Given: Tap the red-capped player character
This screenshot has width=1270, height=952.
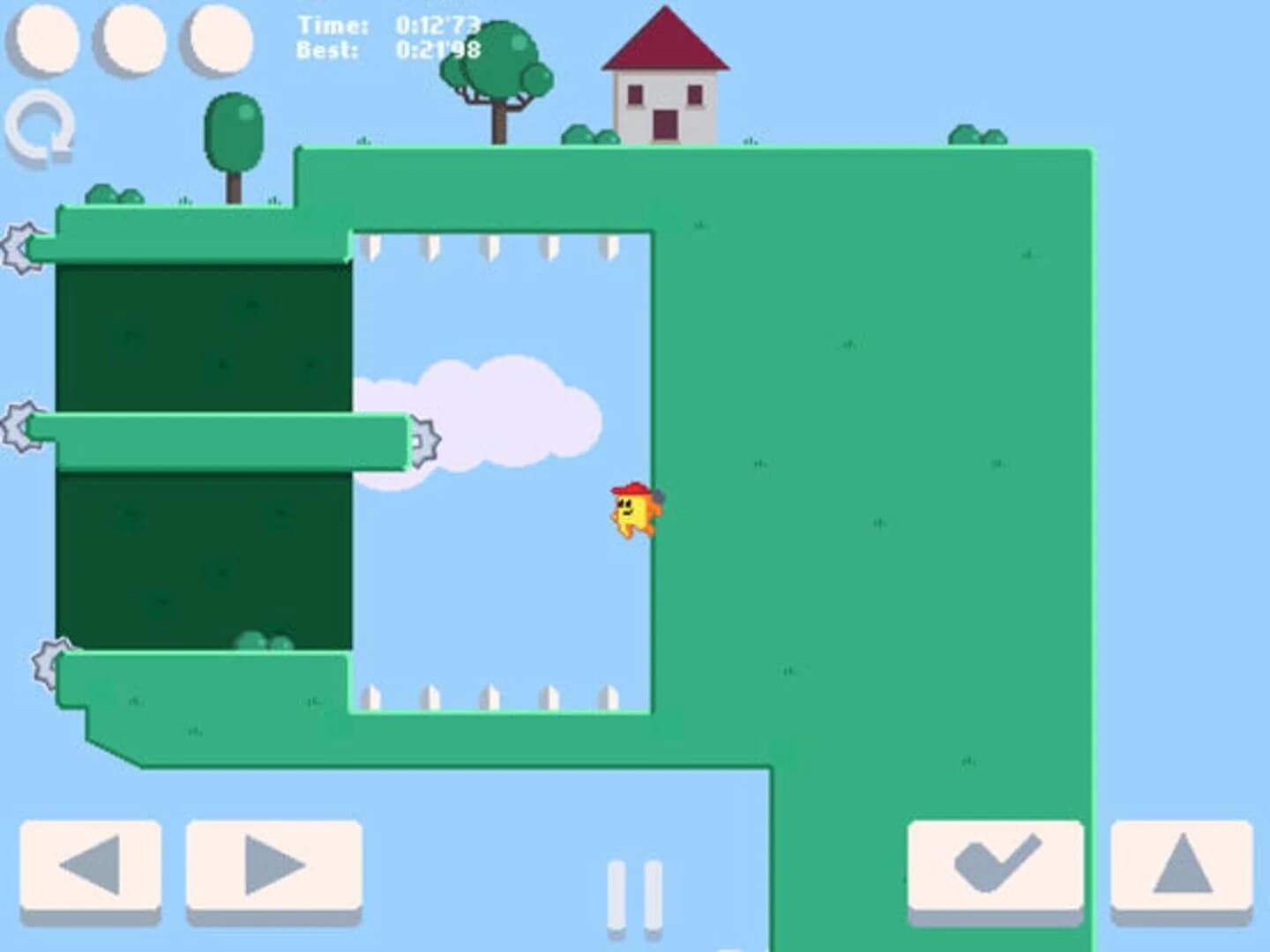Looking at the screenshot, I should click(x=633, y=511).
